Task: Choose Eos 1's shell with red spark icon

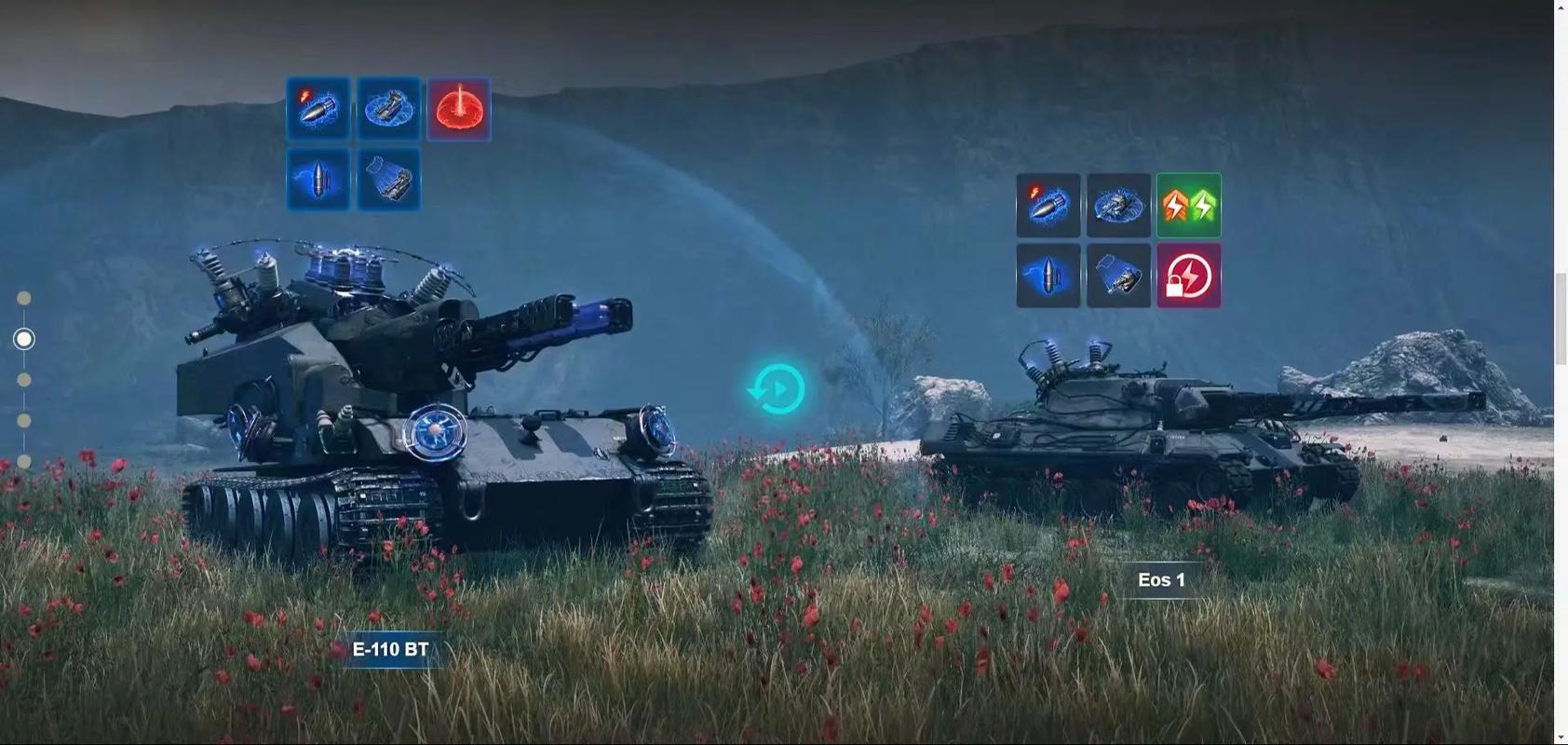Action: [x=1048, y=206]
